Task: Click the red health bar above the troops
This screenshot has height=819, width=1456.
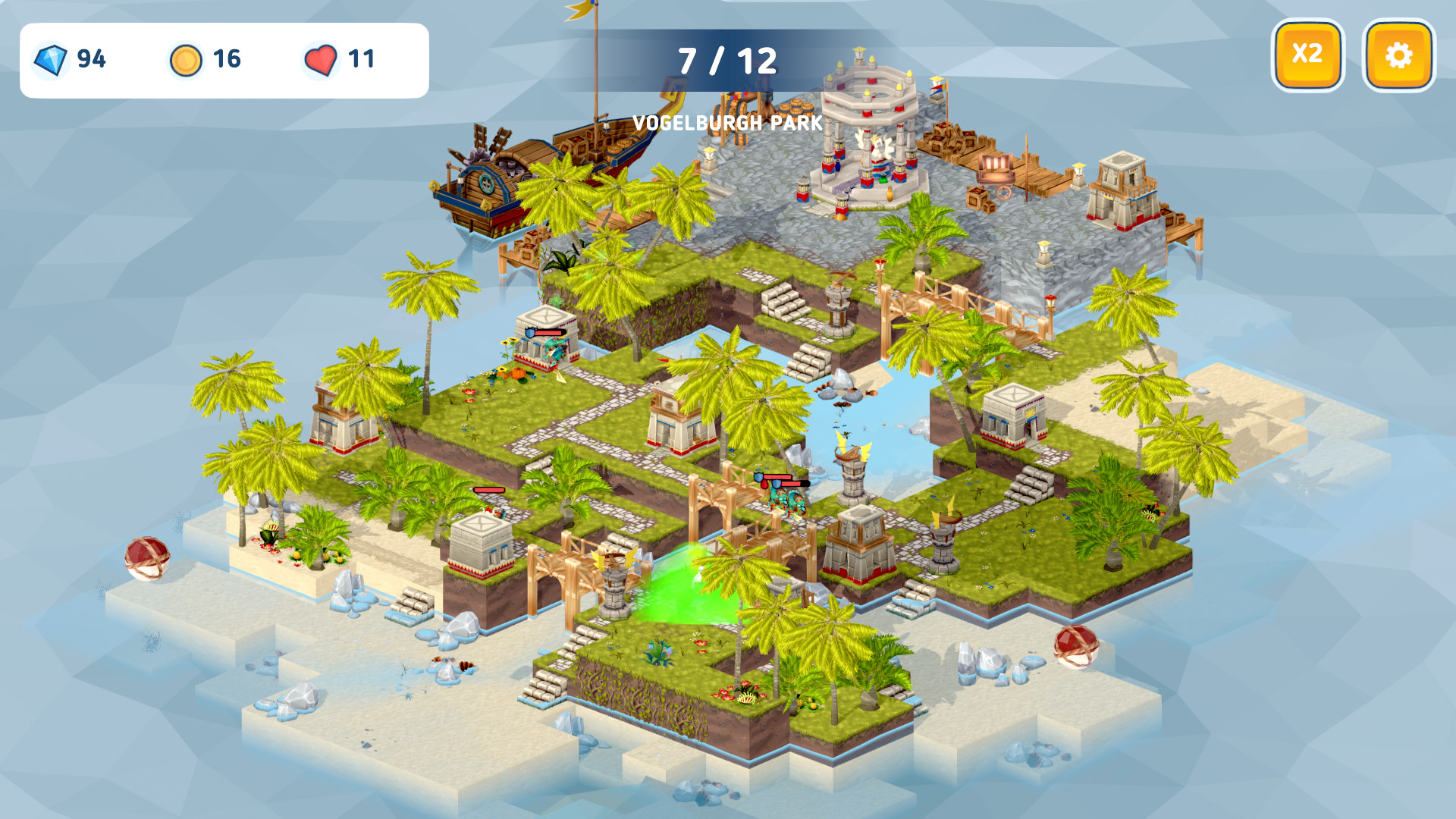Action: click(x=489, y=489)
